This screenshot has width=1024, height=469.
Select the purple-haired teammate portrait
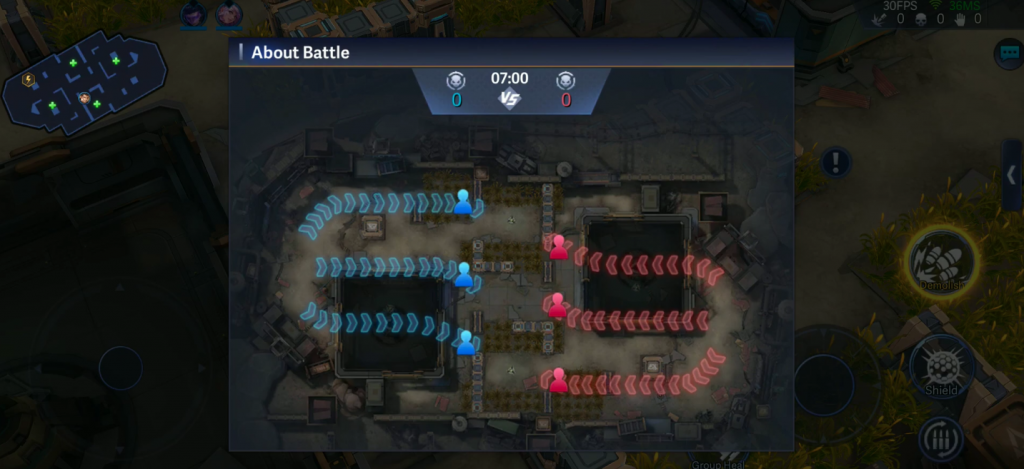(x=193, y=14)
